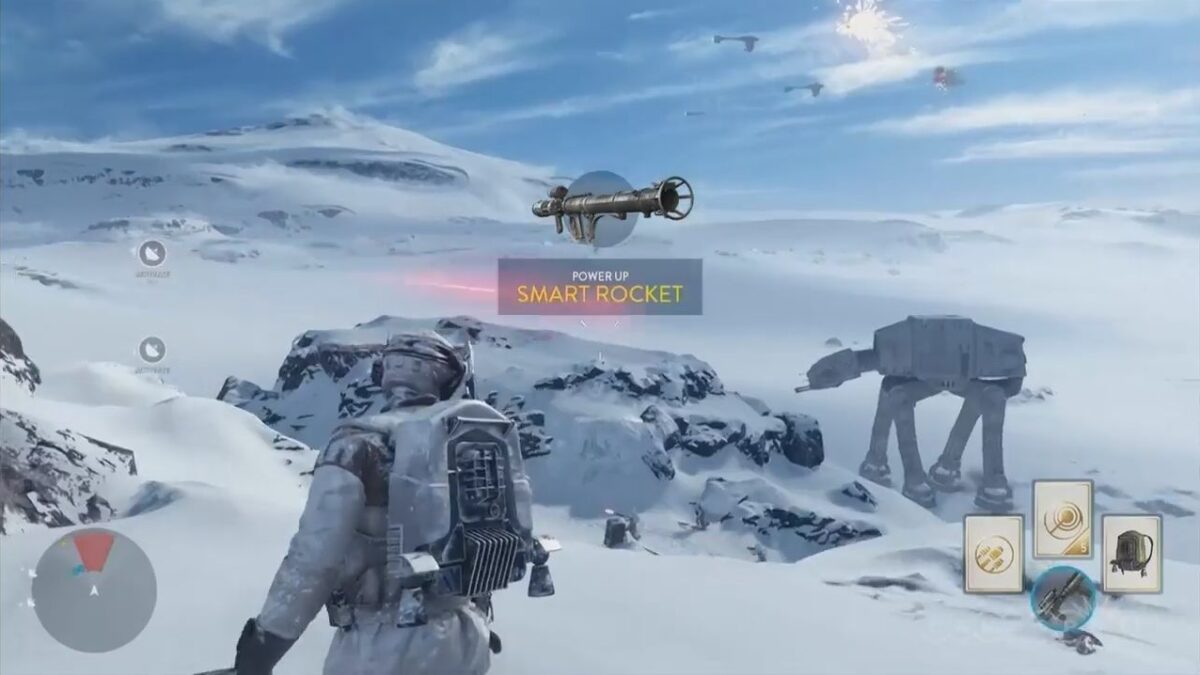Activate the gold grenade cluster star card
1200x675 pixels.
click(994, 555)
